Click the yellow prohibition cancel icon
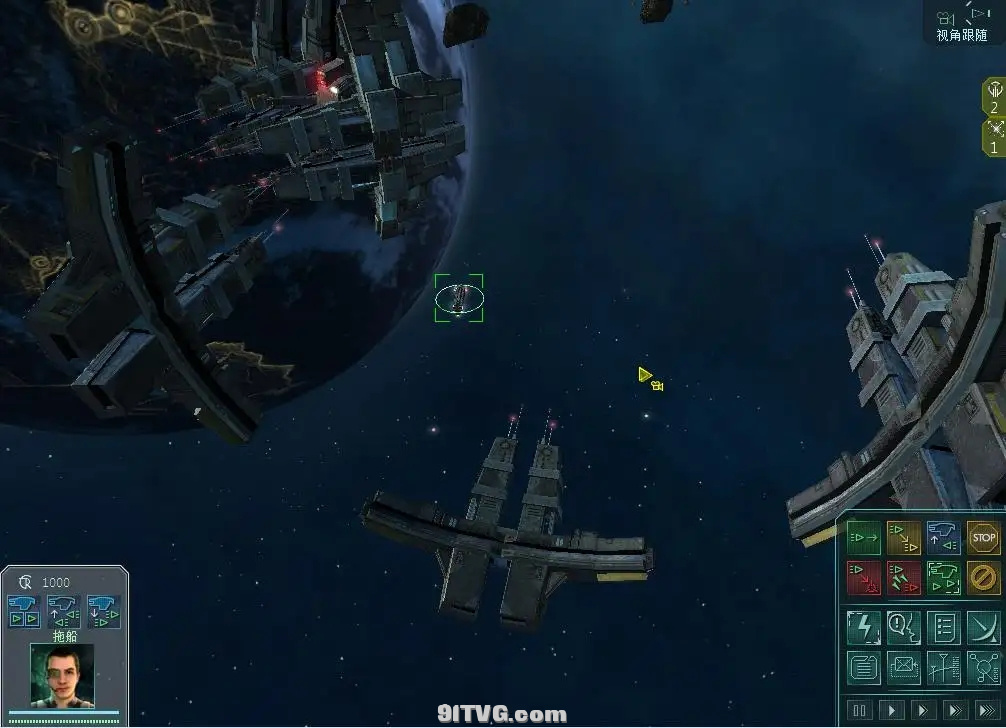This screenshot has height=728, width=1006. point(983,577)
